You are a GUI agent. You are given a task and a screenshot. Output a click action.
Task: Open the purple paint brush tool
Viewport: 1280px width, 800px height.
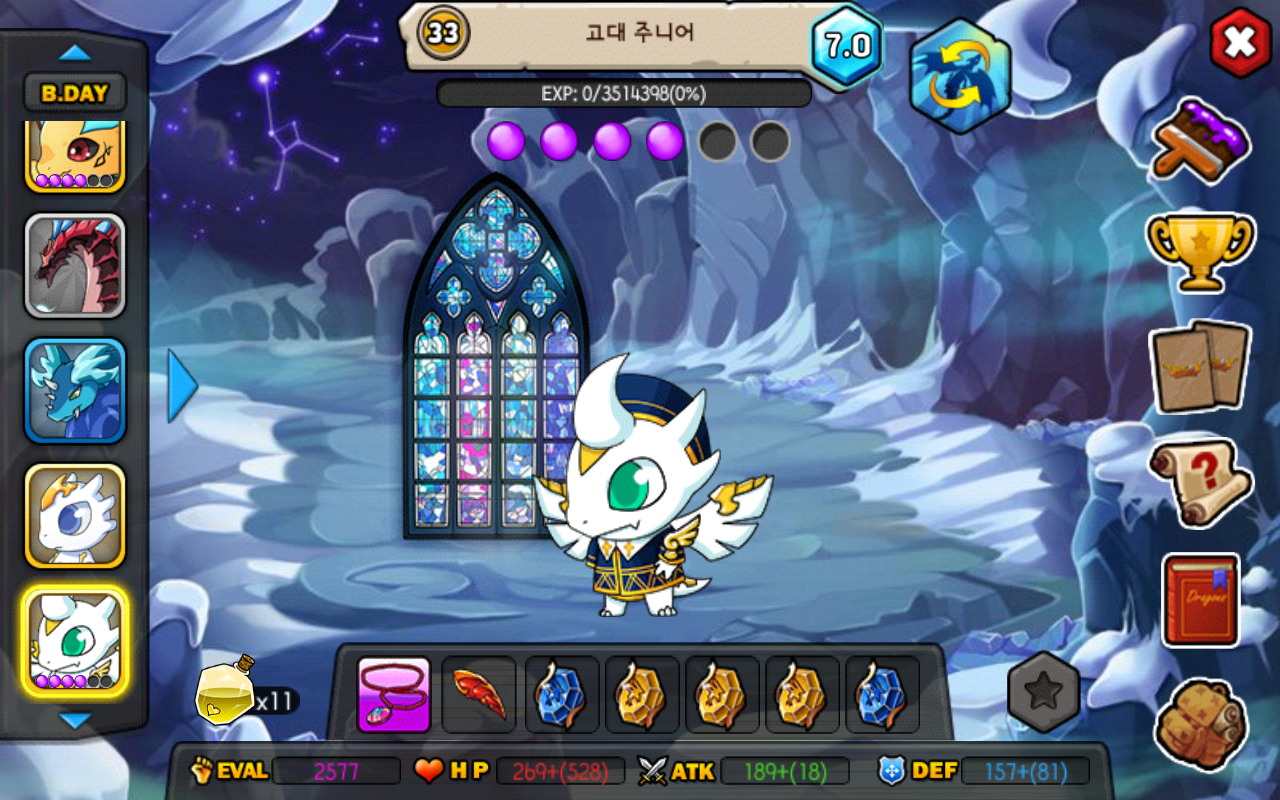(1199, 141)
